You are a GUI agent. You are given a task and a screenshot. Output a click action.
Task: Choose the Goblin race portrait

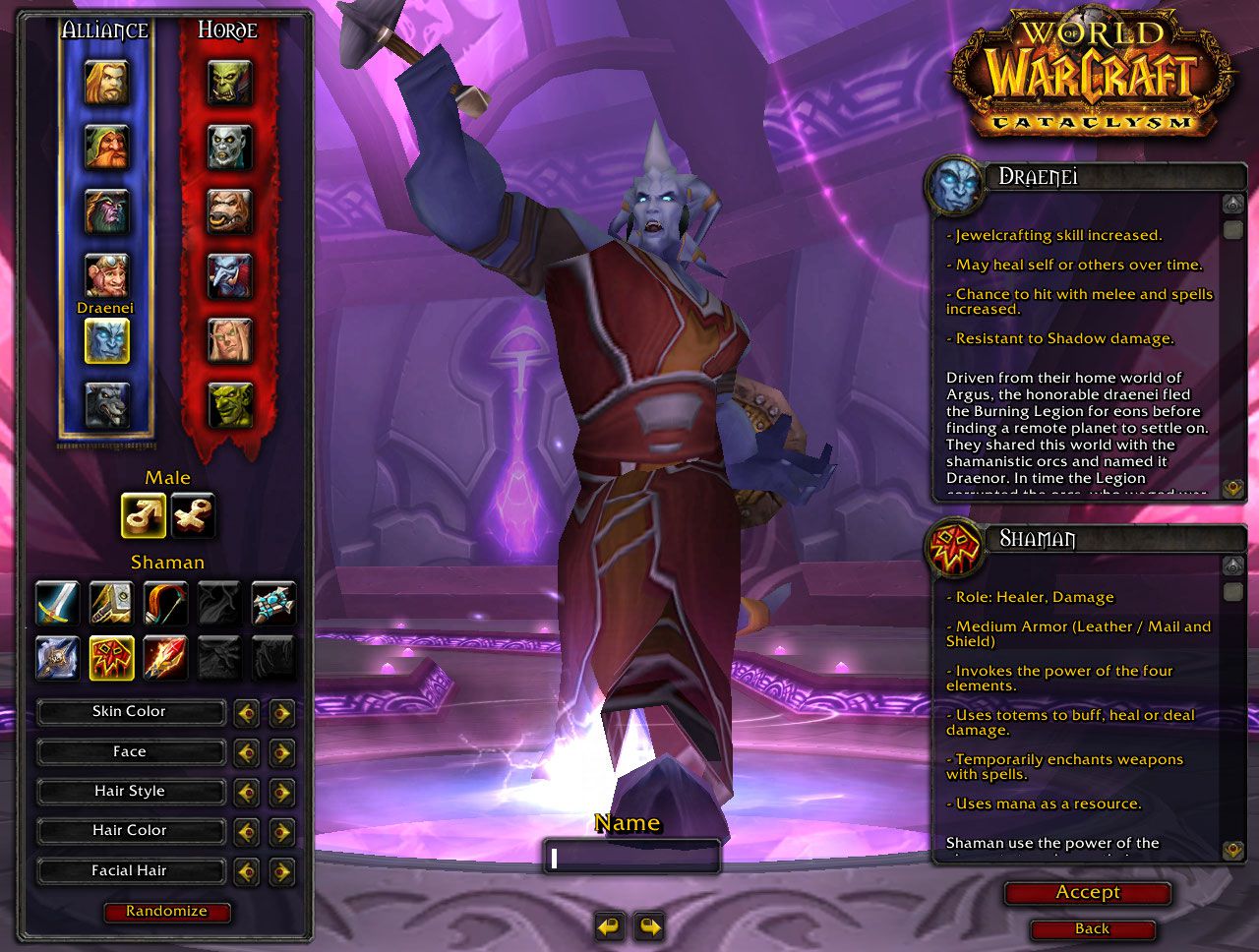tap(229, 404)
